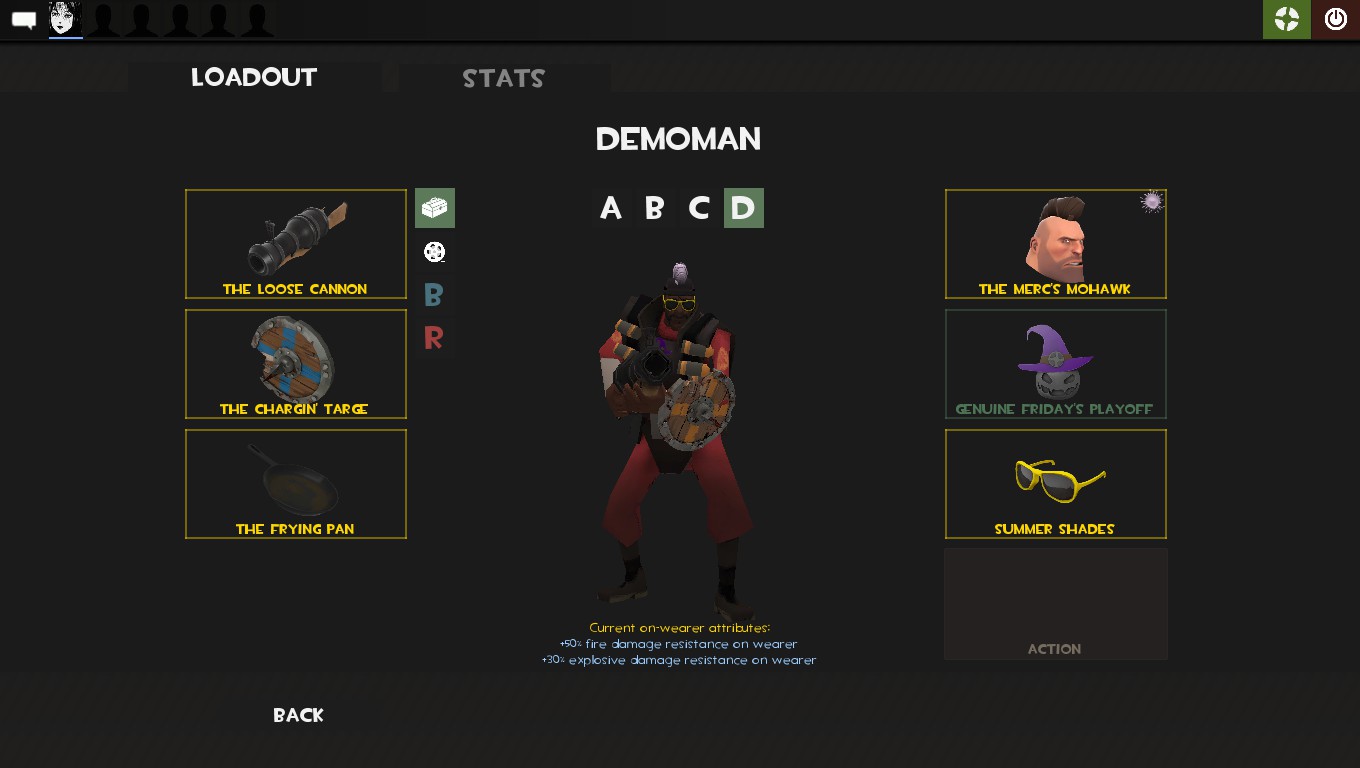Click the power quit button
Image resolution: width=1360 pixels, height=768 pixels.
click(1336, 19)
